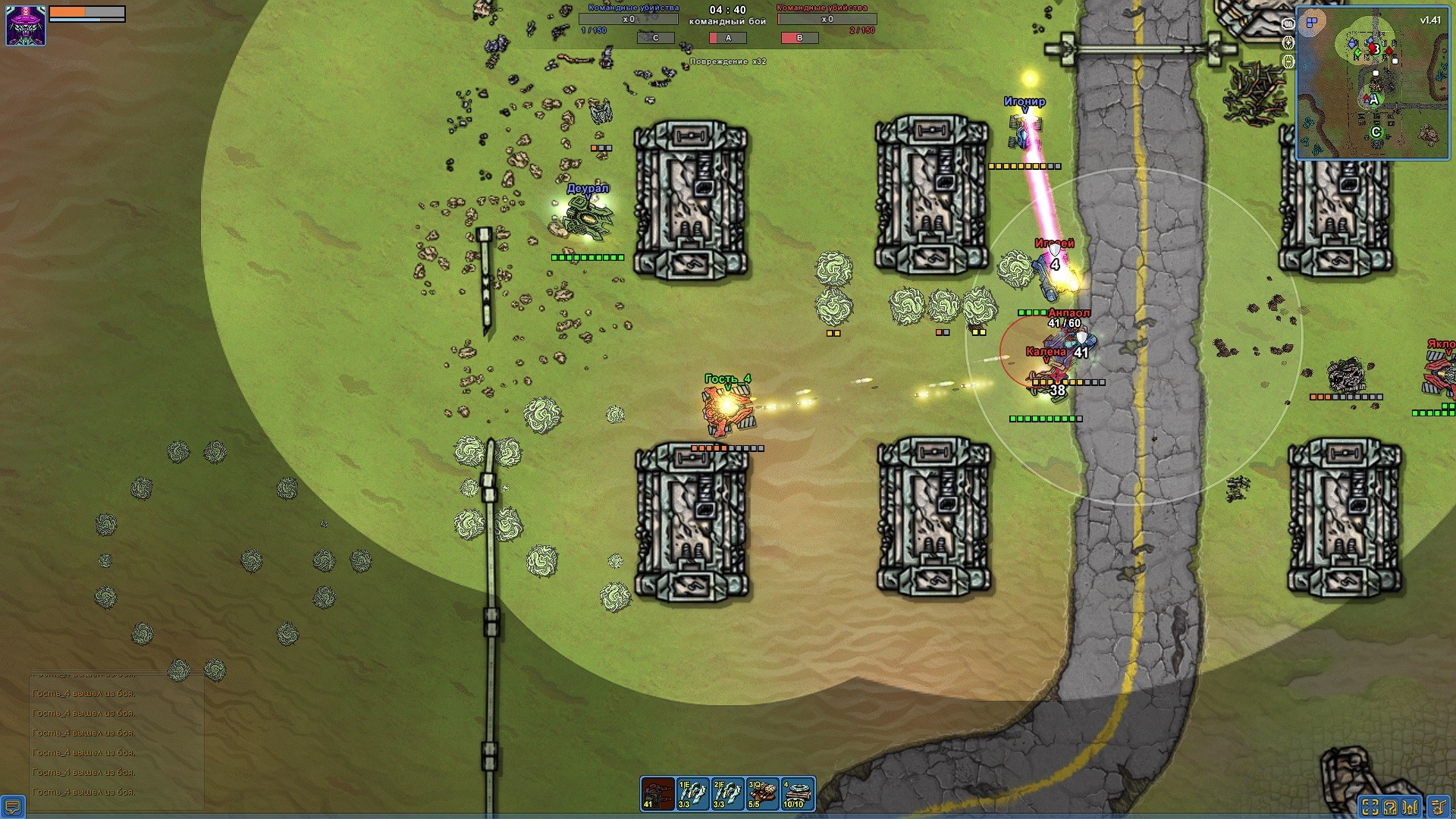Toggle fullscreen with the arrows icon
Screen dimensions: 1456x819
pos(1370,807)
